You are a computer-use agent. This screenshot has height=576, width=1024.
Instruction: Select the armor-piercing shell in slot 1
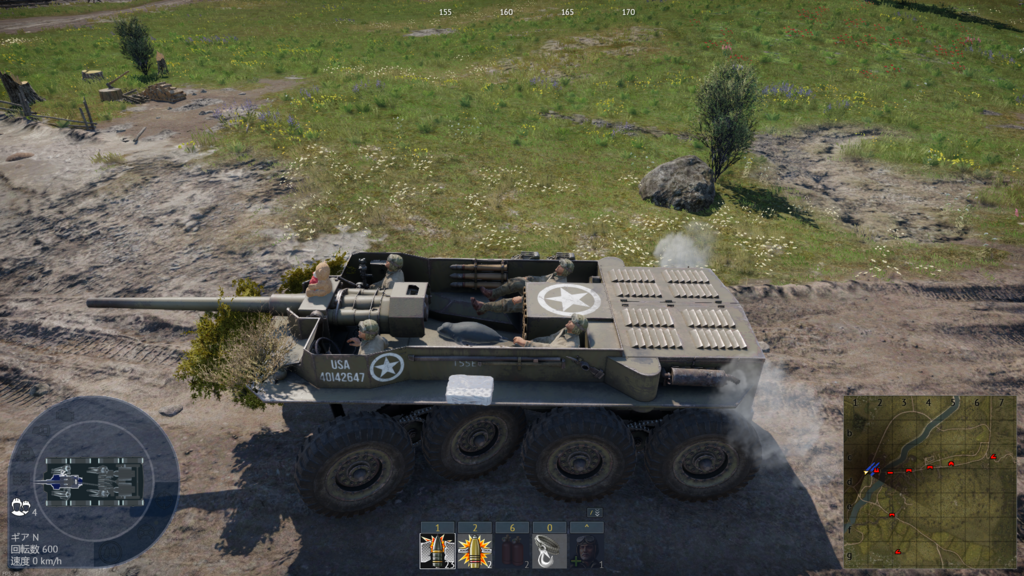point(437,550)
